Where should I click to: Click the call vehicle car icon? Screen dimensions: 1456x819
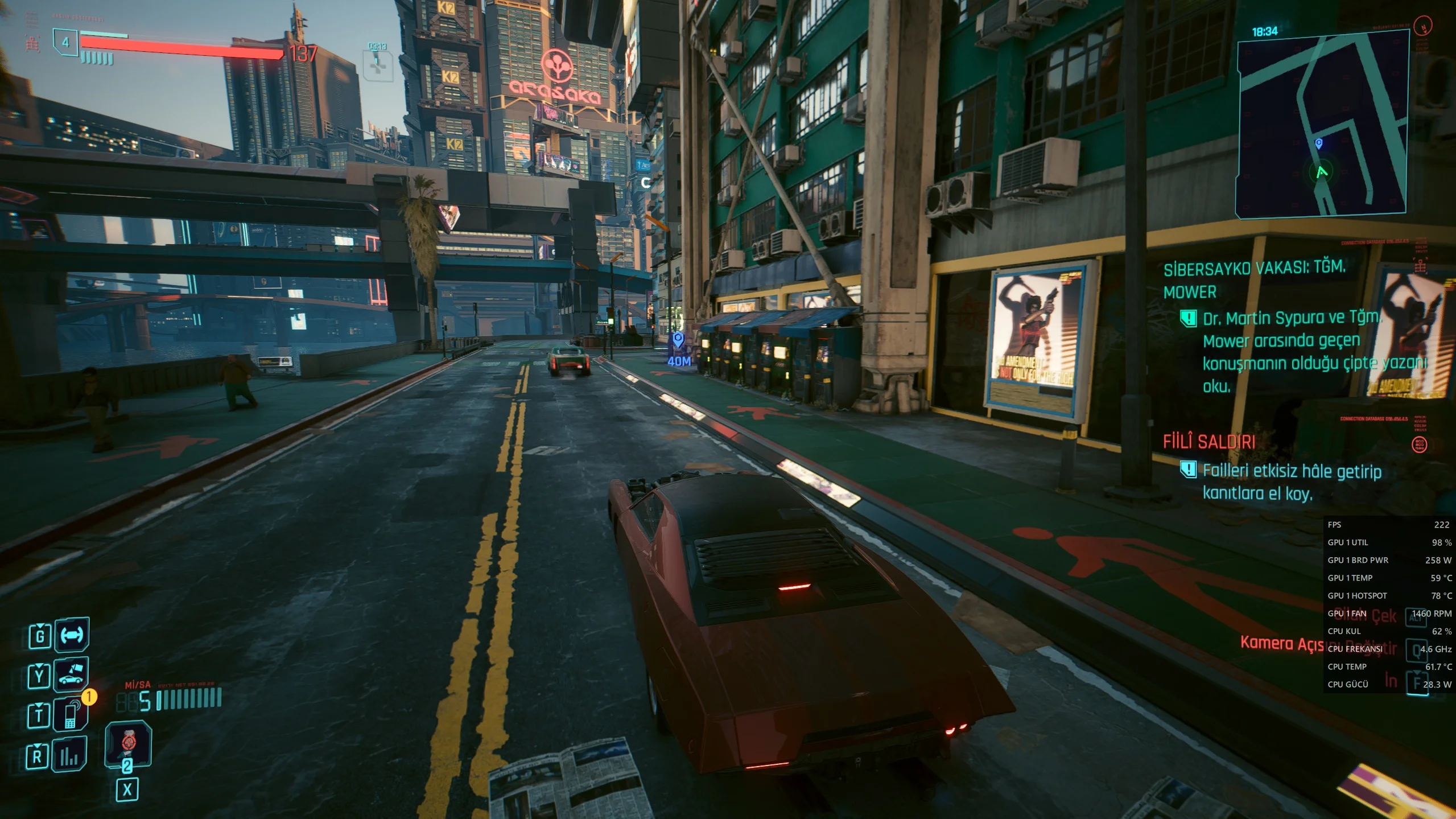(x=71, y=674)
